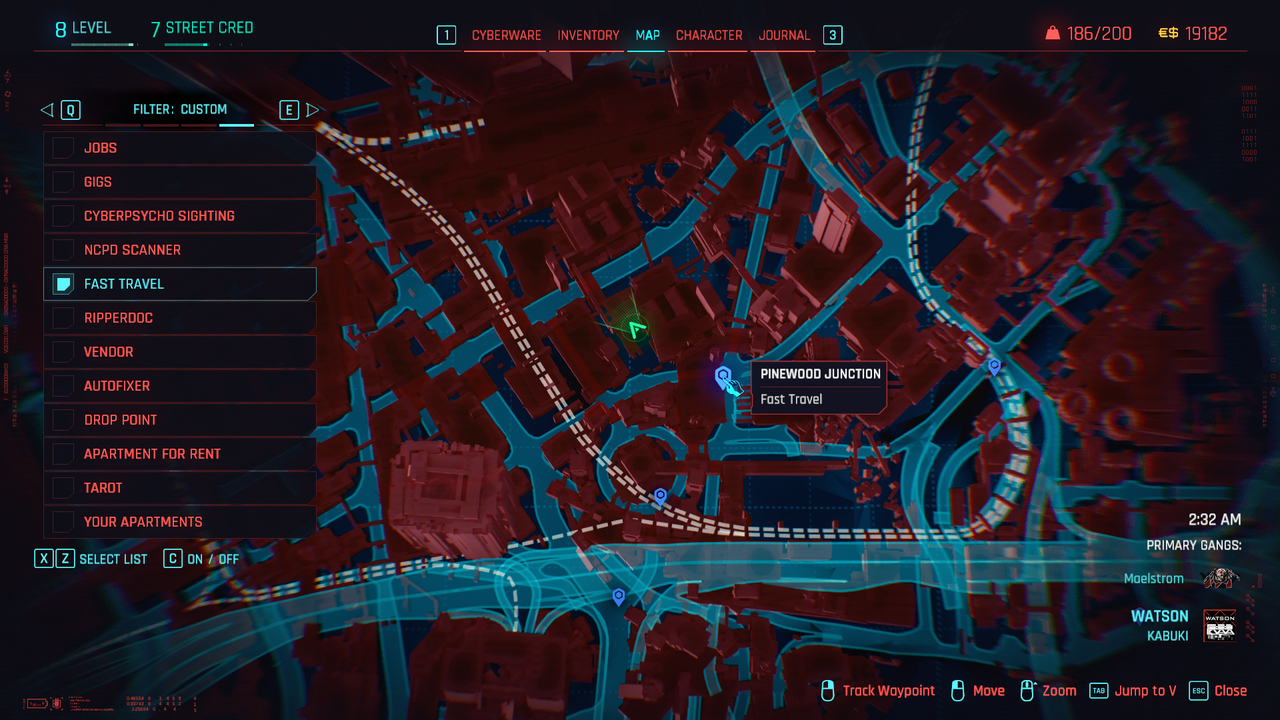The height and width of the screenshot is (720, 1280).
Task: Open the Inventory tab
Action: [x=588, y=35]
